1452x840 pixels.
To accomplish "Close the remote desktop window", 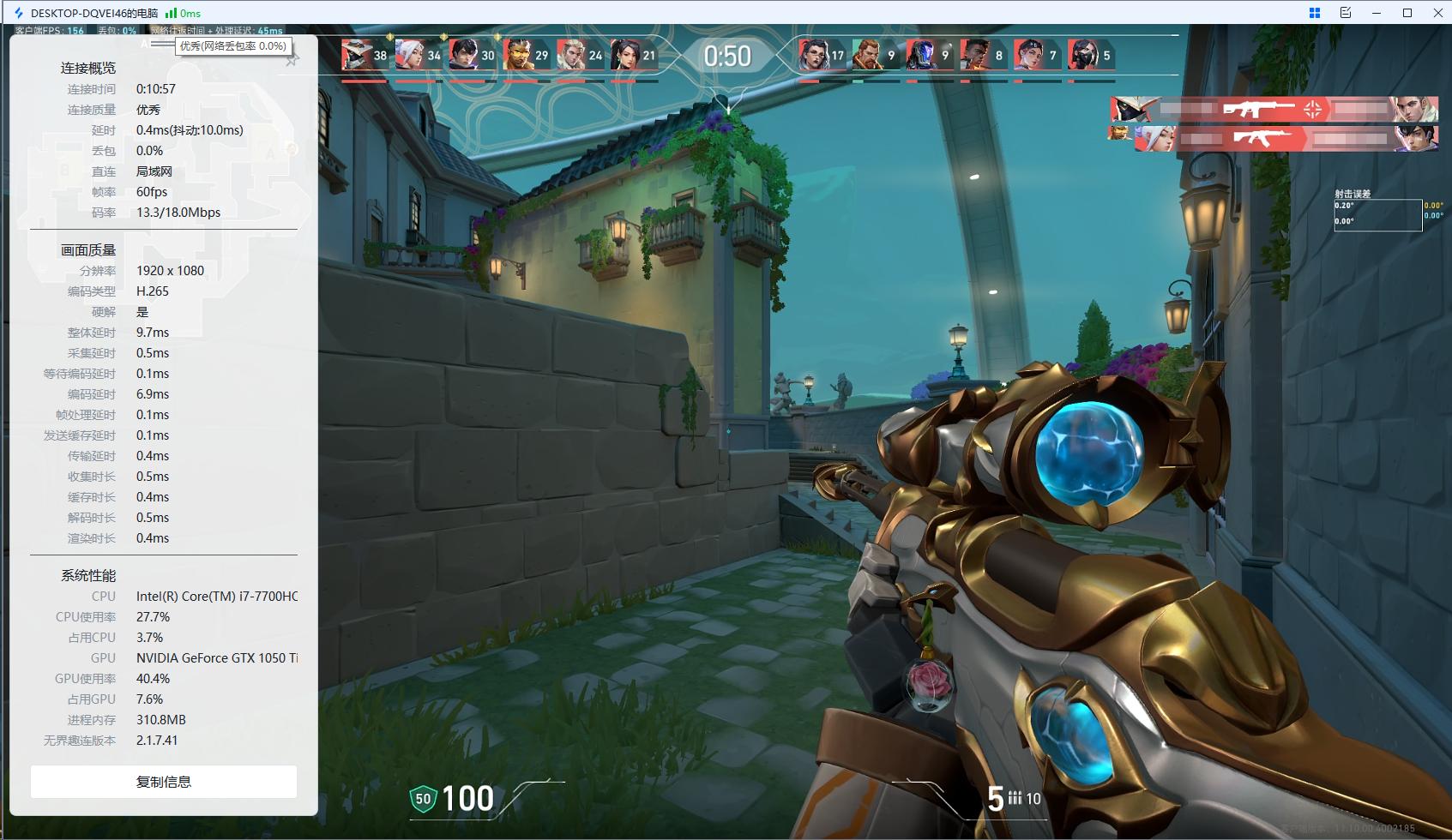I will coord(1438,13).
